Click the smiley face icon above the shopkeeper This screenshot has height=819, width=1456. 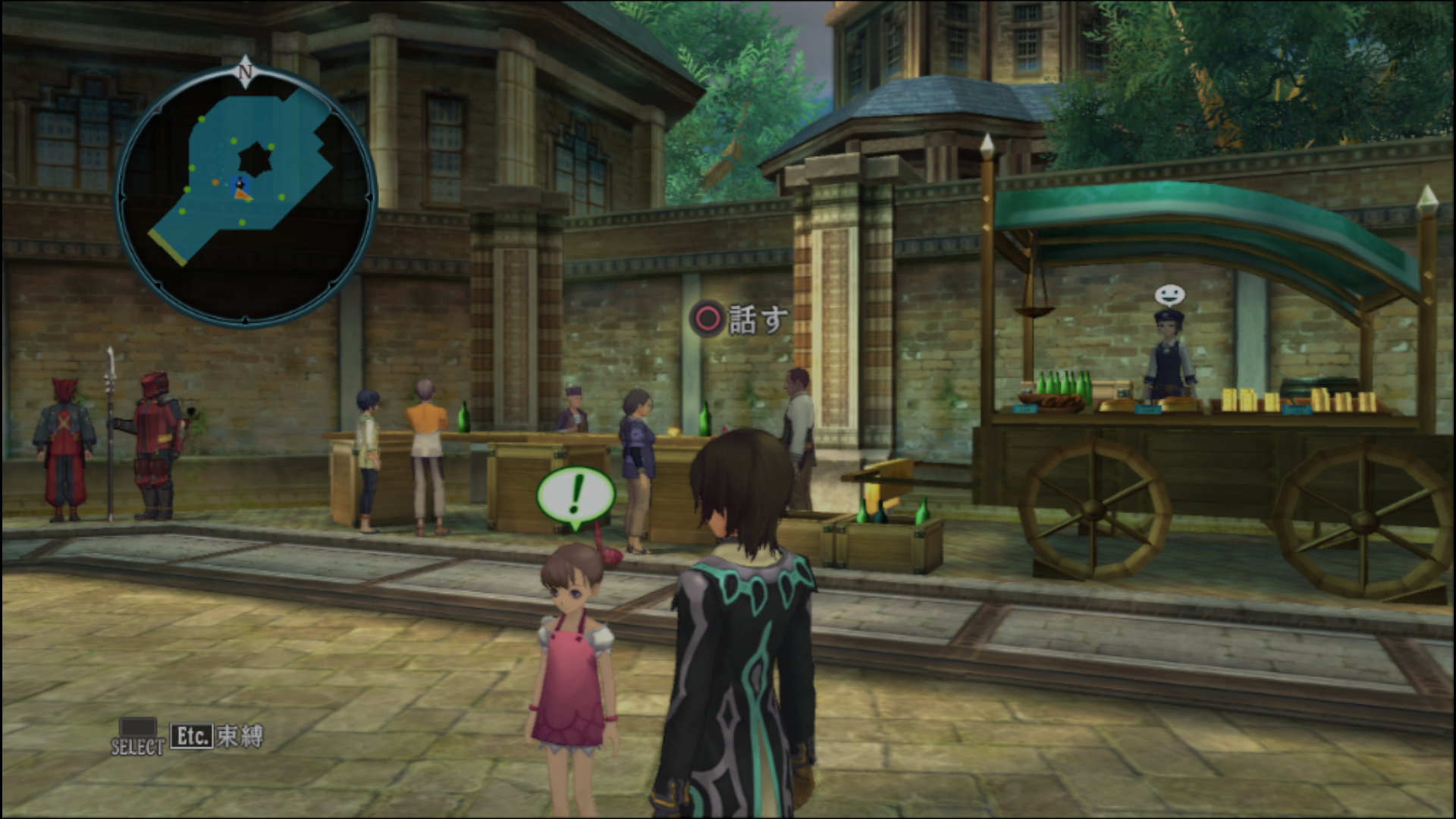1169,294
